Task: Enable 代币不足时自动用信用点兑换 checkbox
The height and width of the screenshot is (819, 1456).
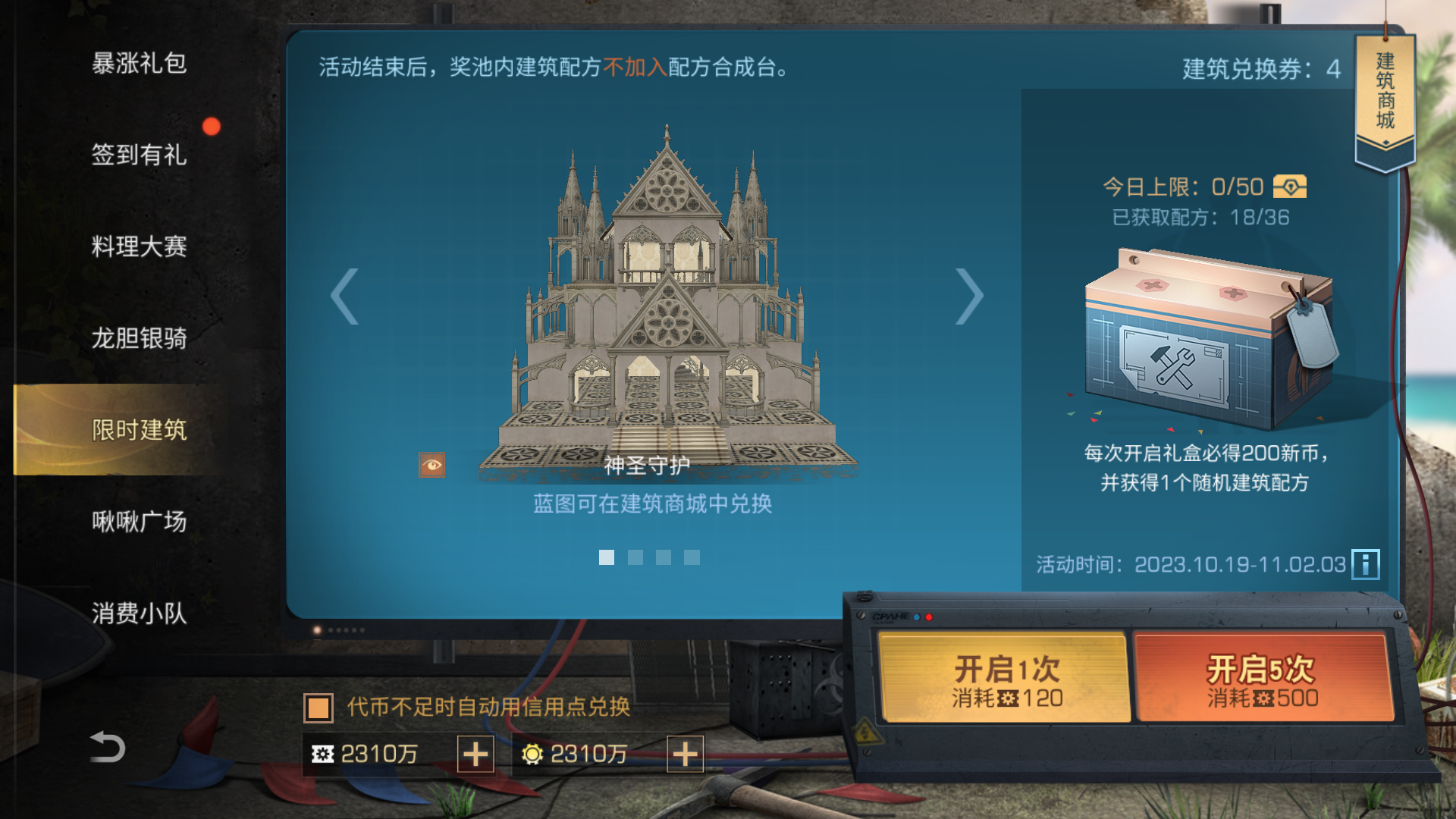Action: pos(319,709)
